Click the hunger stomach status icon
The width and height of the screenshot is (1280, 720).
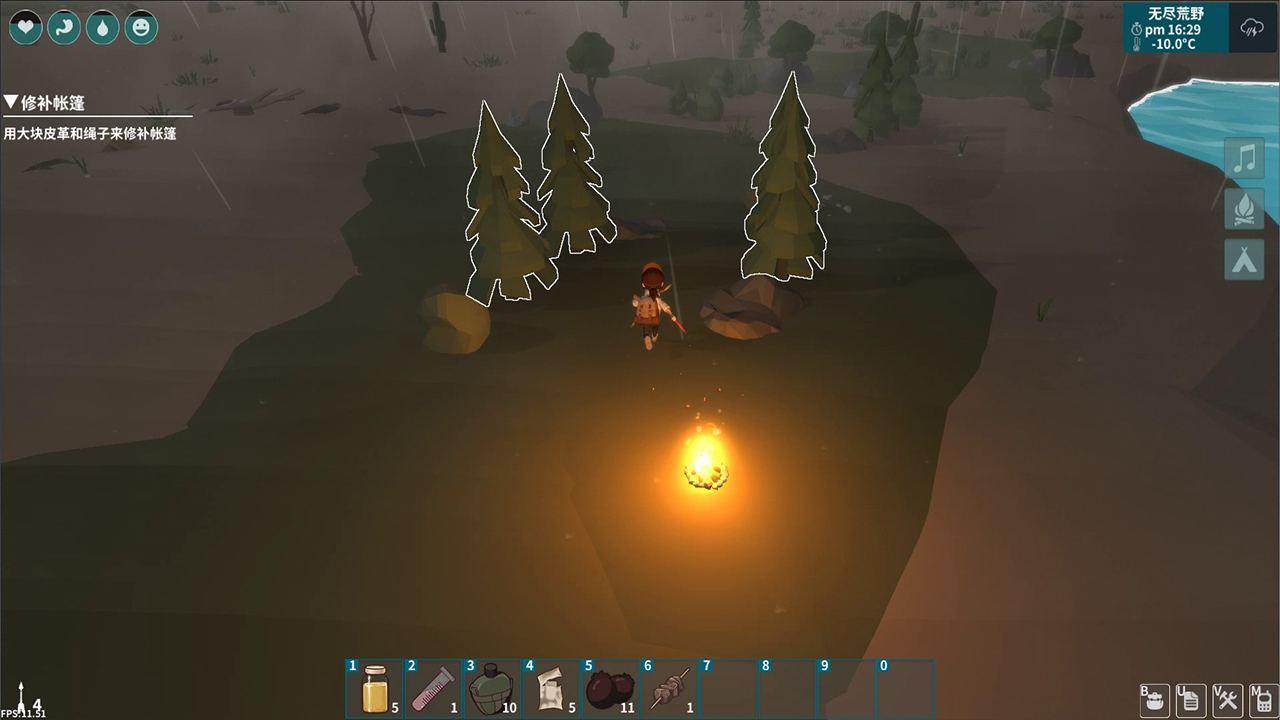pyautogui.click(x=63, y=27)
